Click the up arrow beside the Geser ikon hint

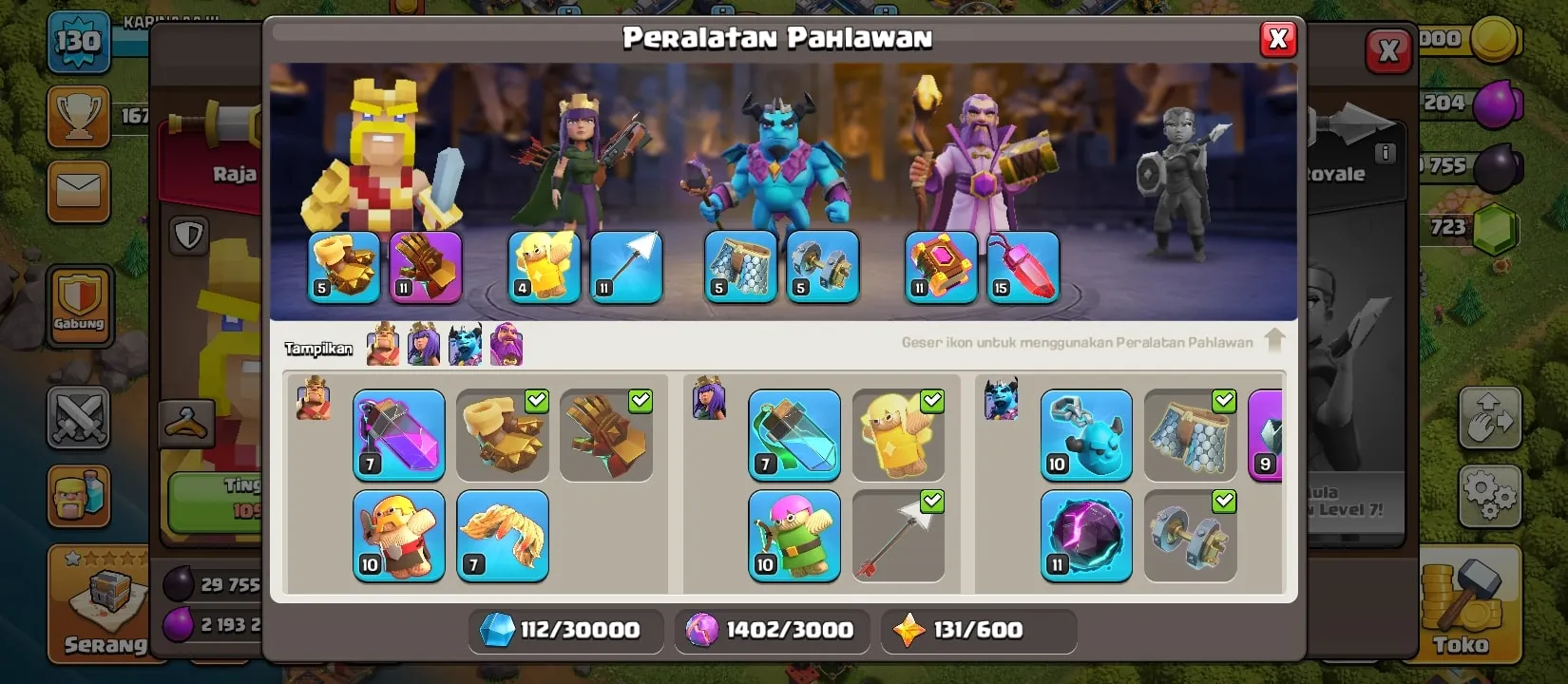coord(1274,338)
